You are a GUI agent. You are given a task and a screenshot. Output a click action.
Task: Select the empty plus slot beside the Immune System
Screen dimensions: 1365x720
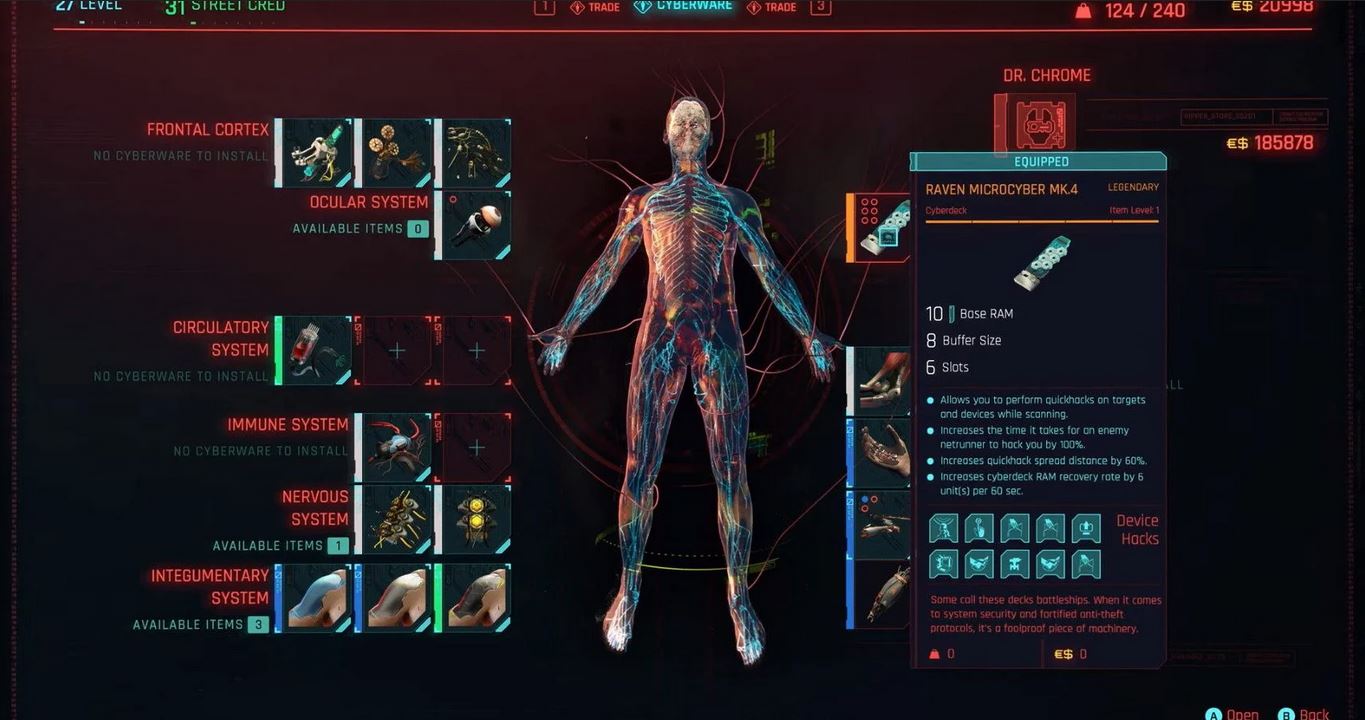click(475, 446)
